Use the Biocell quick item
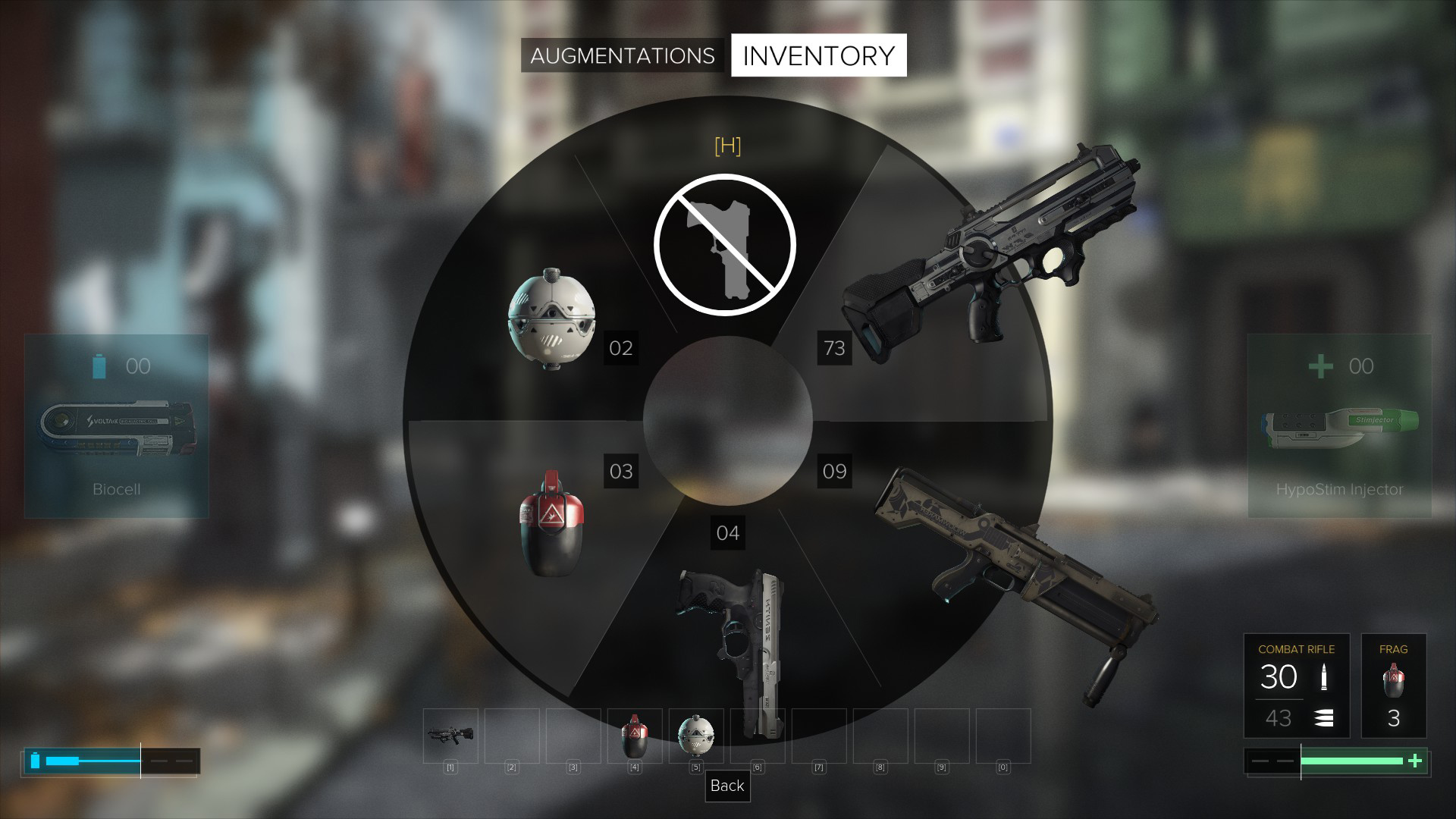 tap(117, 426)
